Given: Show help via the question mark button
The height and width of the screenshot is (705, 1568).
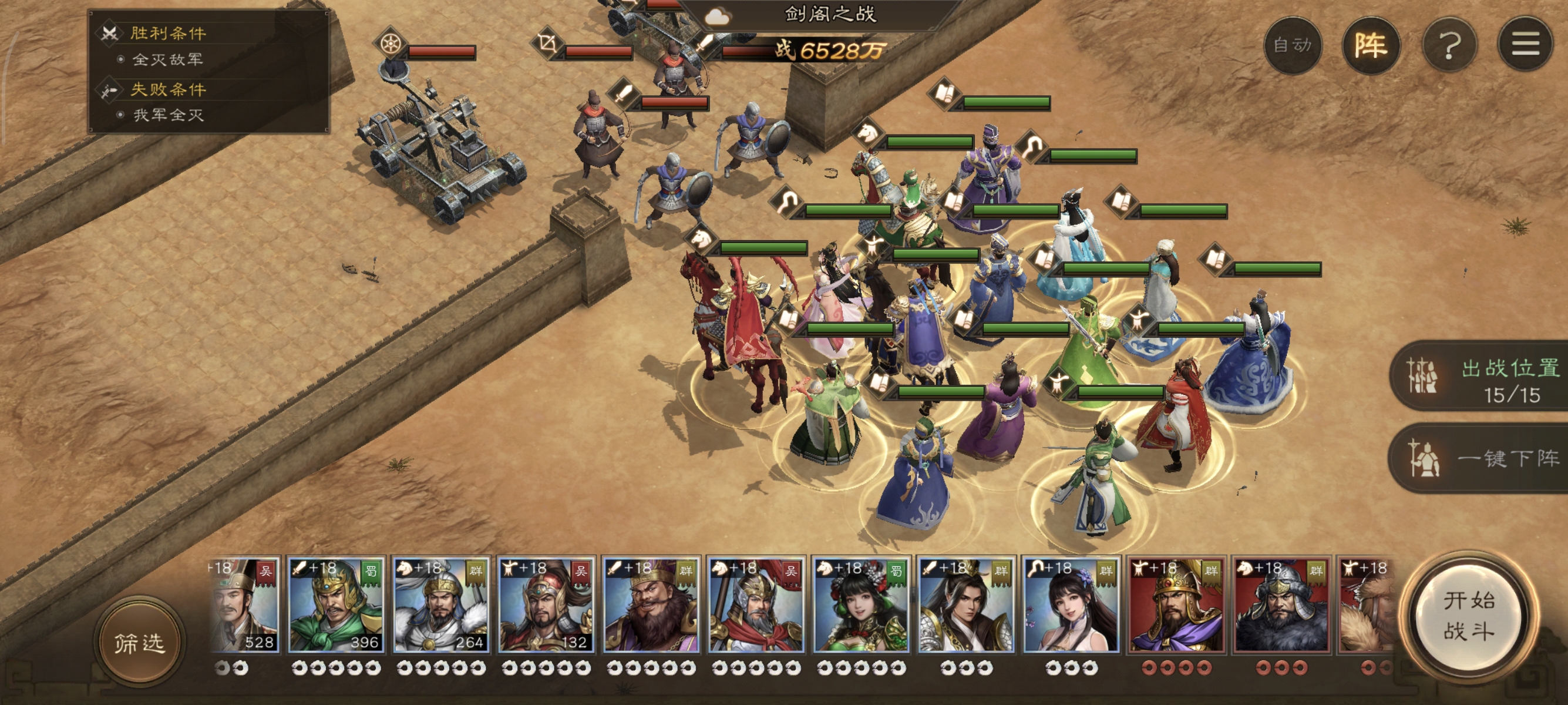Looking at the screenshot, I should tap(1449, 46).
